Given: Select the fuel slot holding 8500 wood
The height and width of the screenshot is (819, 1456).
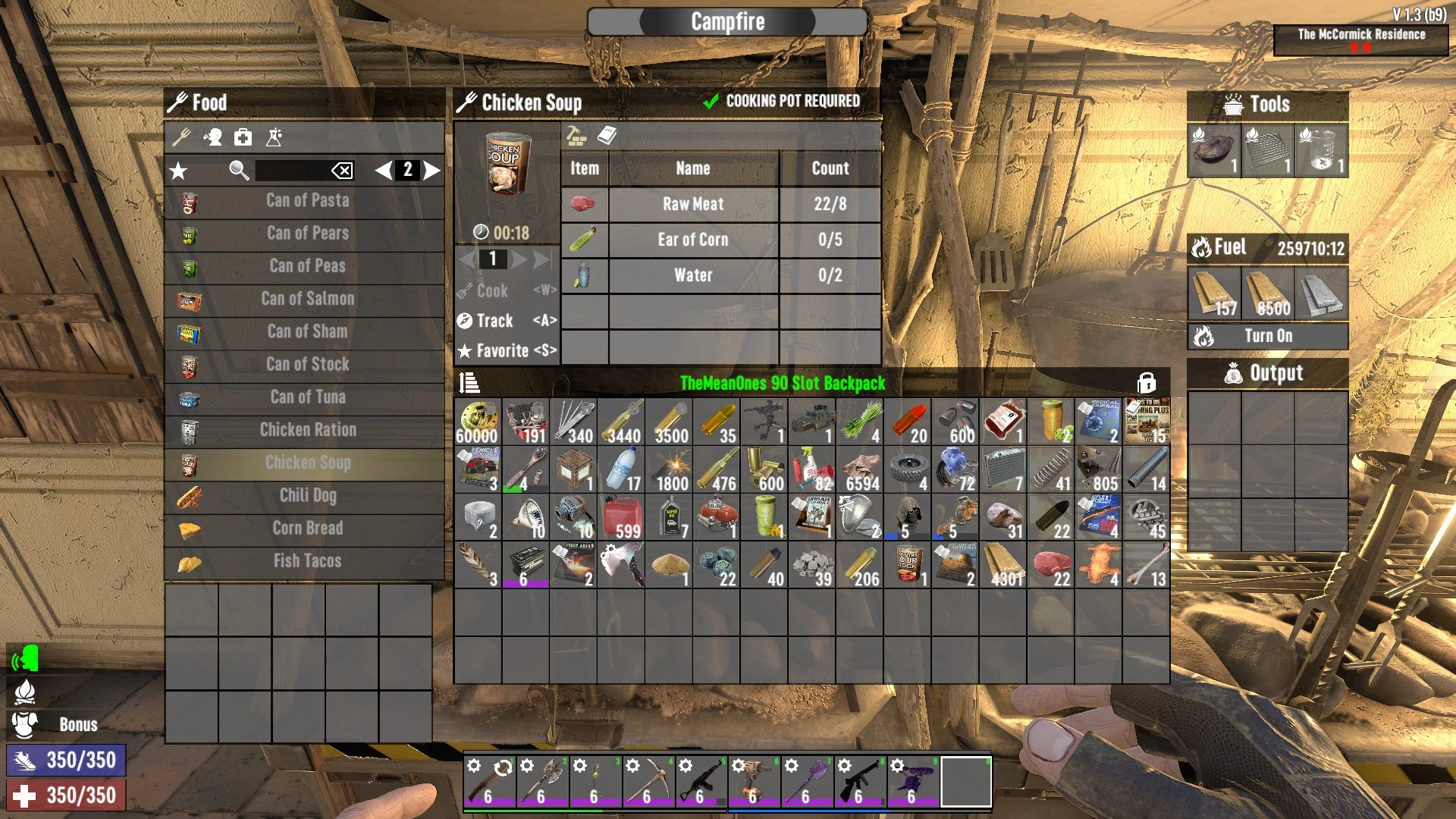Looking at the screenshot, I should [1267, 293].
